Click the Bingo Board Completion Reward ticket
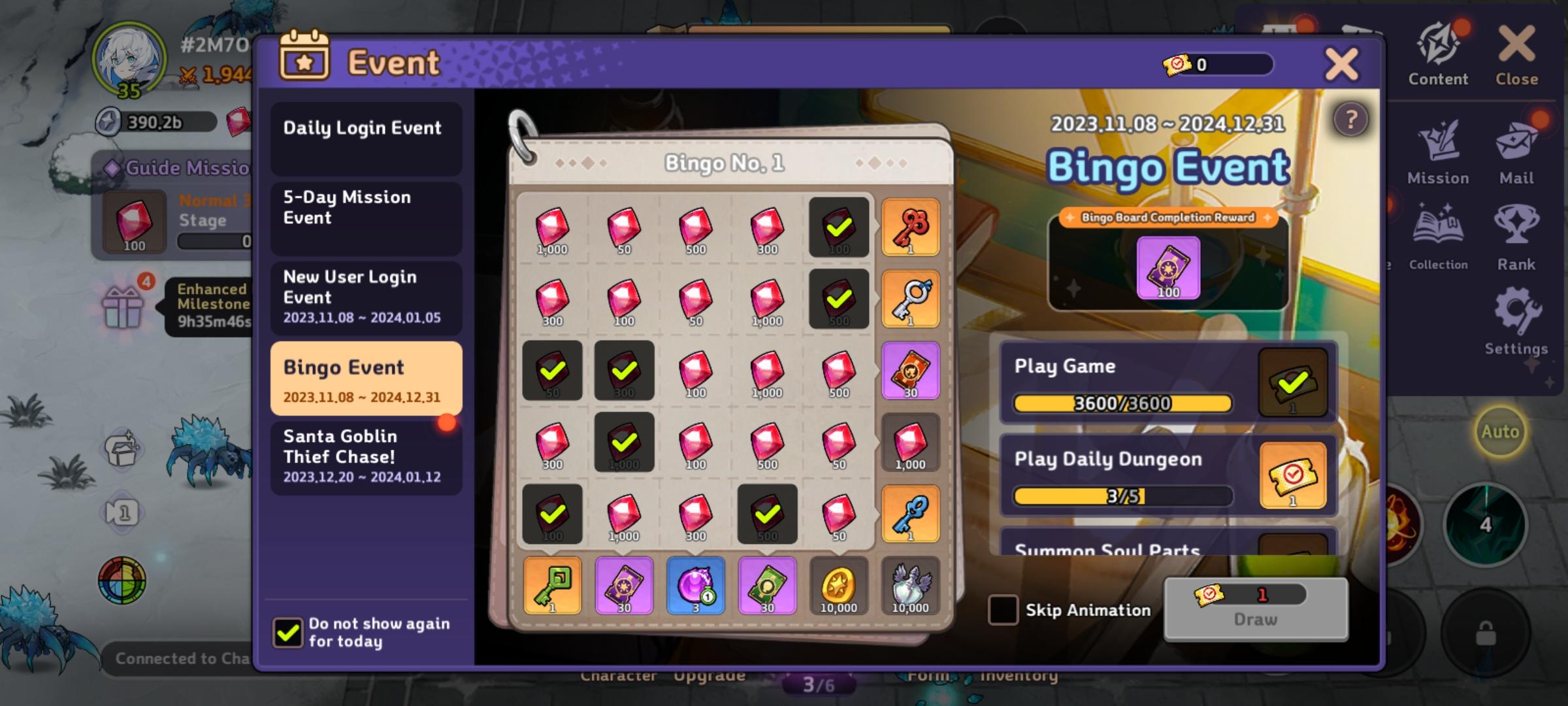Screen dimensions: 1568x706 pos(1169,269)
